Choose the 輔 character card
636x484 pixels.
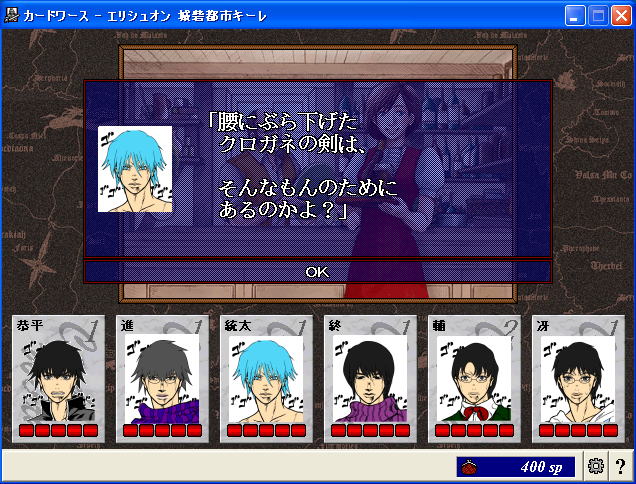click(472, 378)
